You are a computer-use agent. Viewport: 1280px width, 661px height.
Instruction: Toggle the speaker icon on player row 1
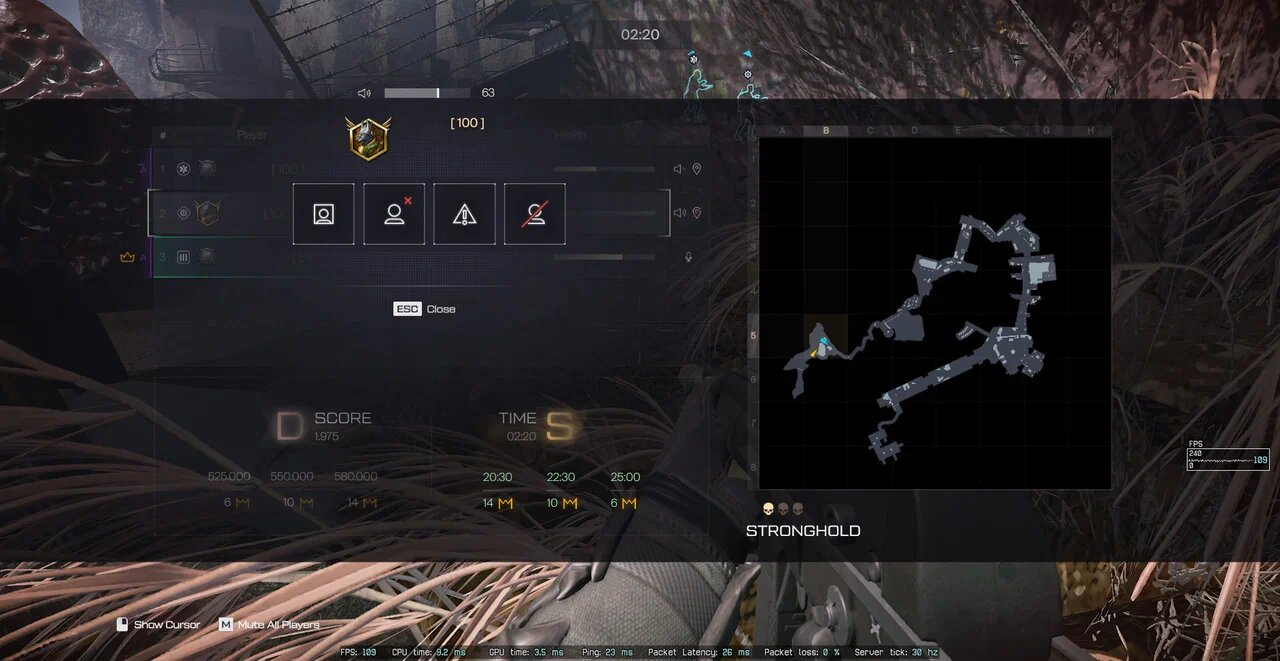pyautogui.click(x=679, y=169)
